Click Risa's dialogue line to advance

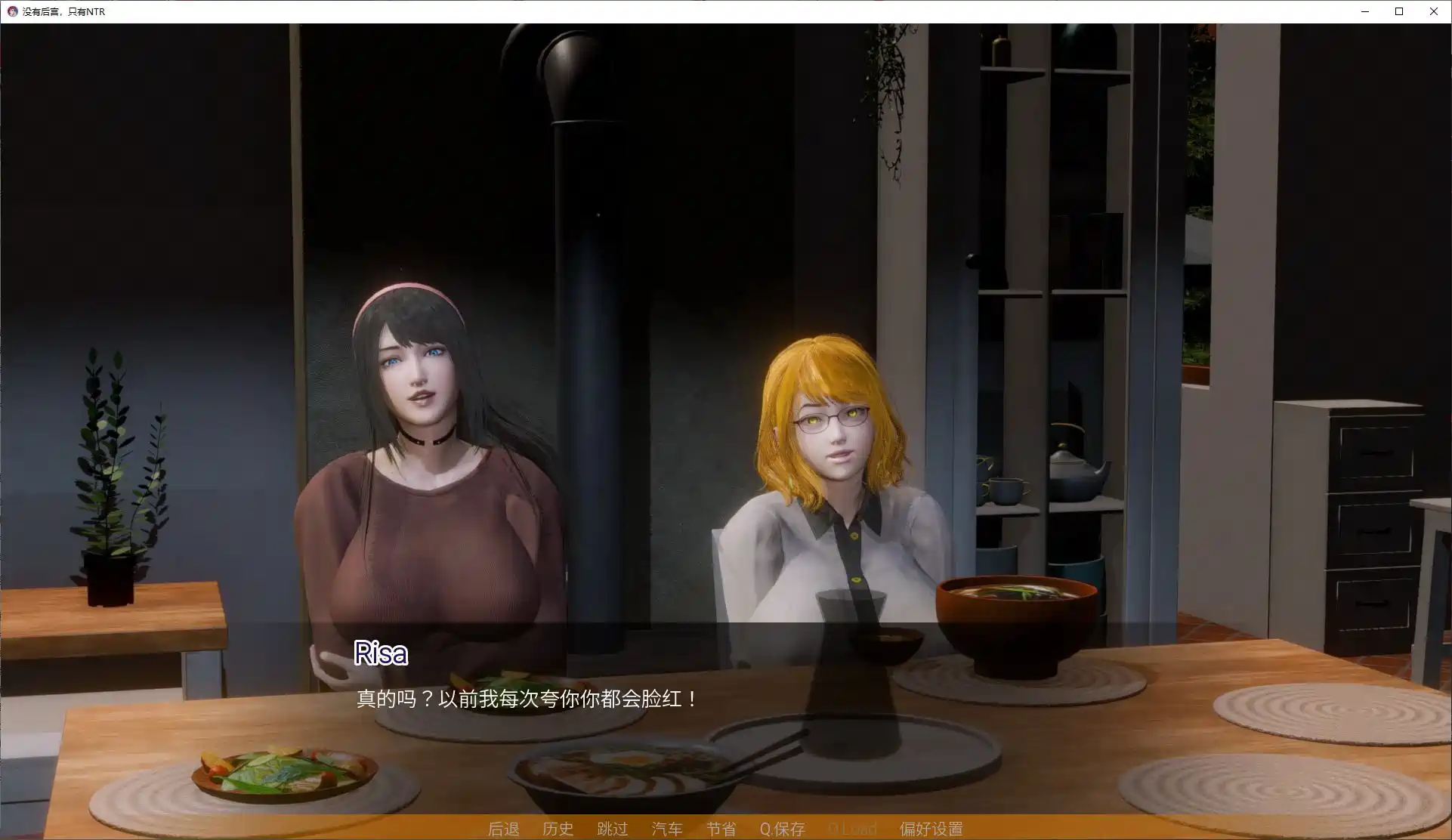pyautogui.click(x=525, y=699)
